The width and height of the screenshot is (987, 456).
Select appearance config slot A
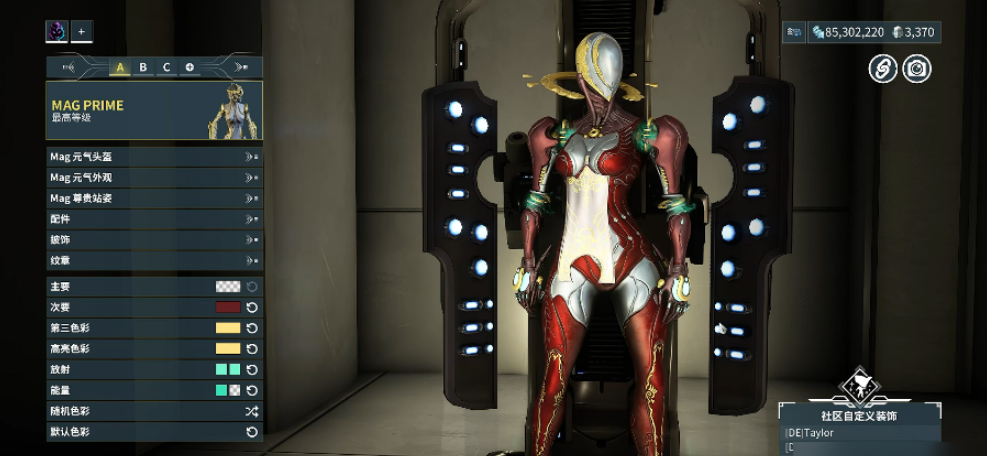[x=120, y=67]
